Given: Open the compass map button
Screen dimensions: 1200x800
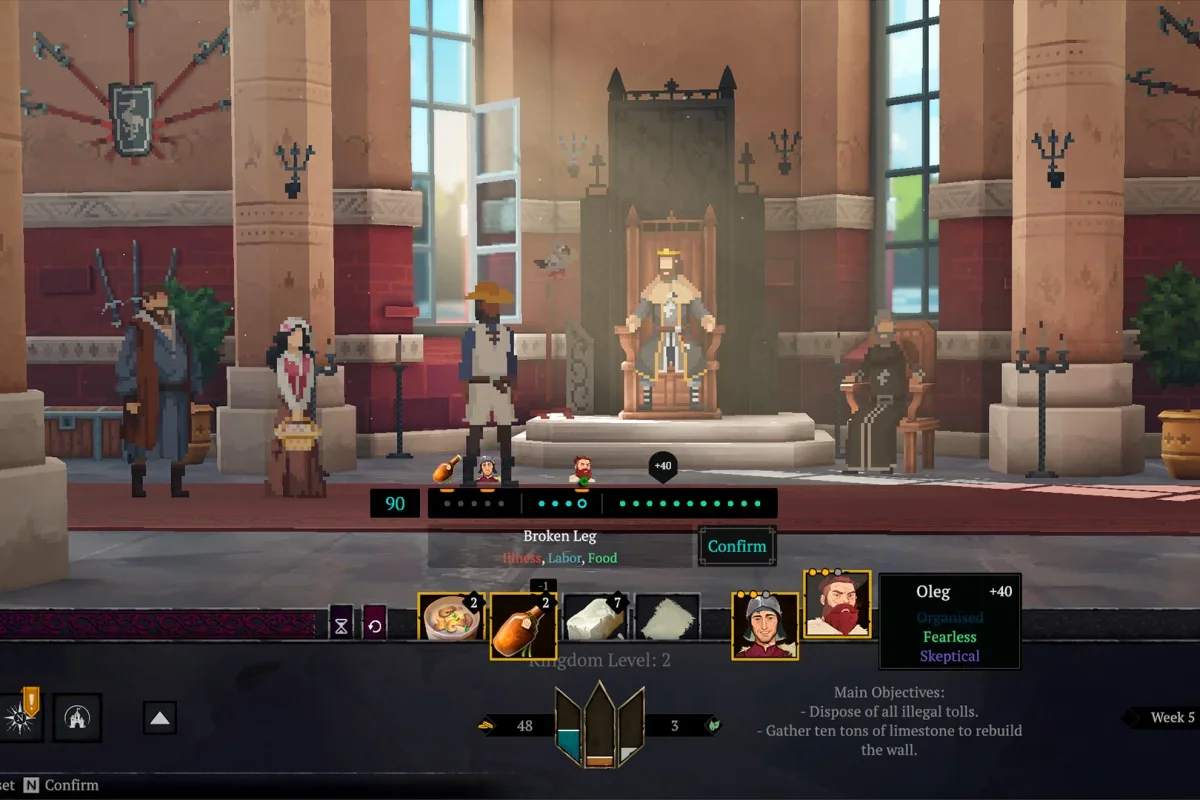Looking at the screenshot, I should click(19, 717).
